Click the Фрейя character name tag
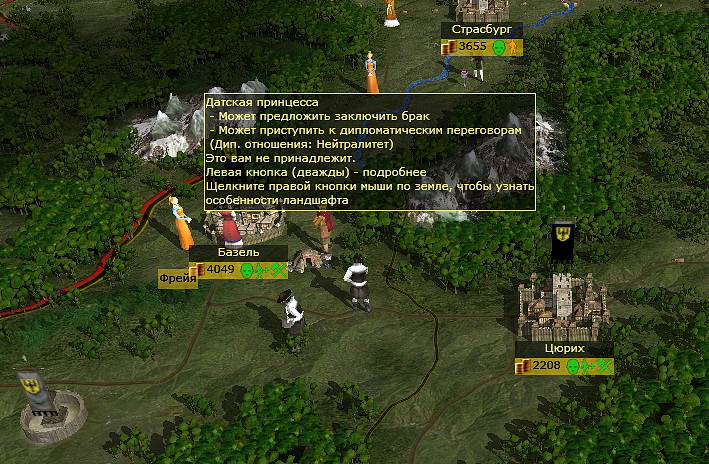 point(176,281)
